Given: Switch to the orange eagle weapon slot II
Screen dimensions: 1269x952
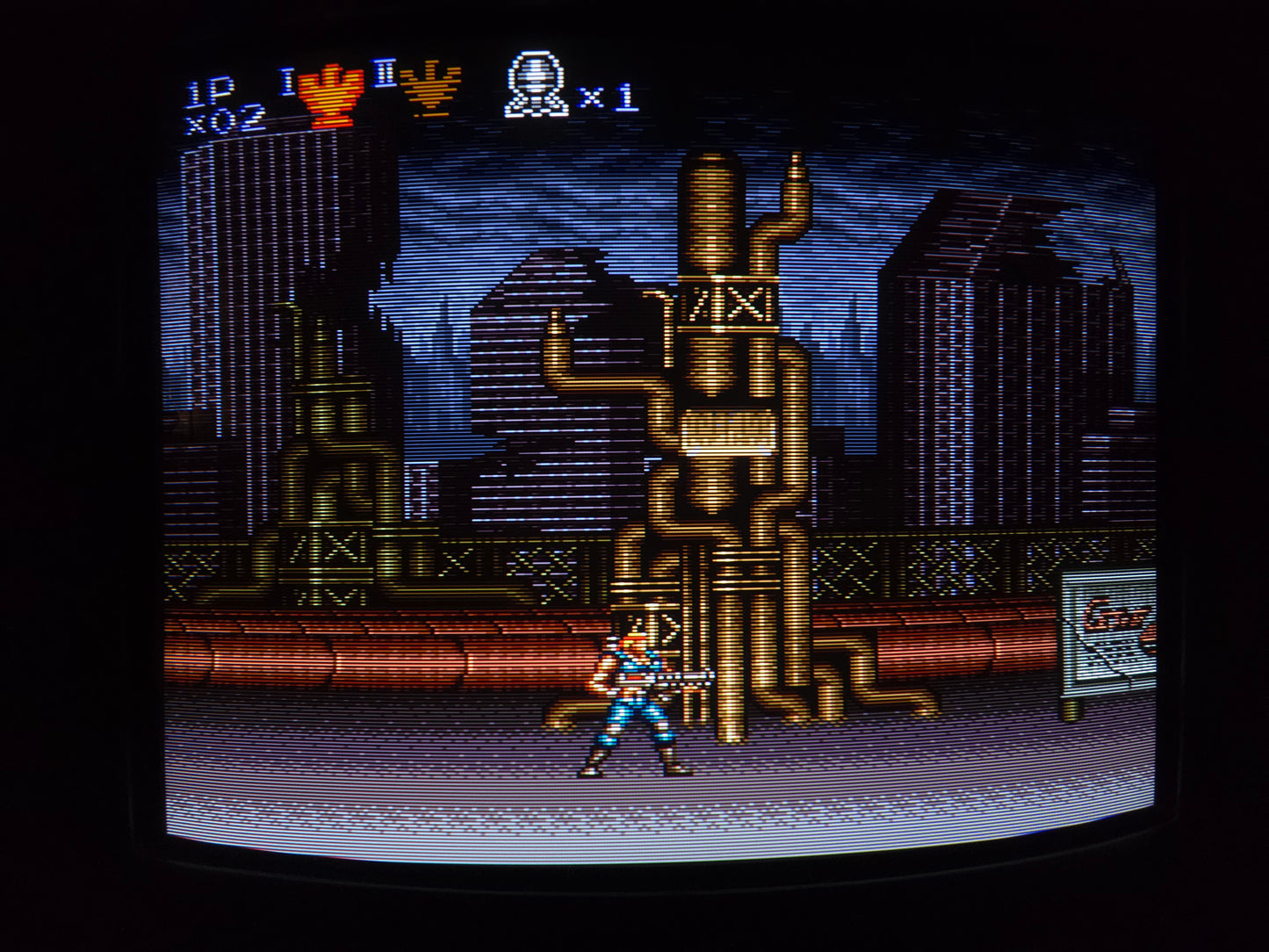Looking at the screenshot, I should [x=429, y=89].
